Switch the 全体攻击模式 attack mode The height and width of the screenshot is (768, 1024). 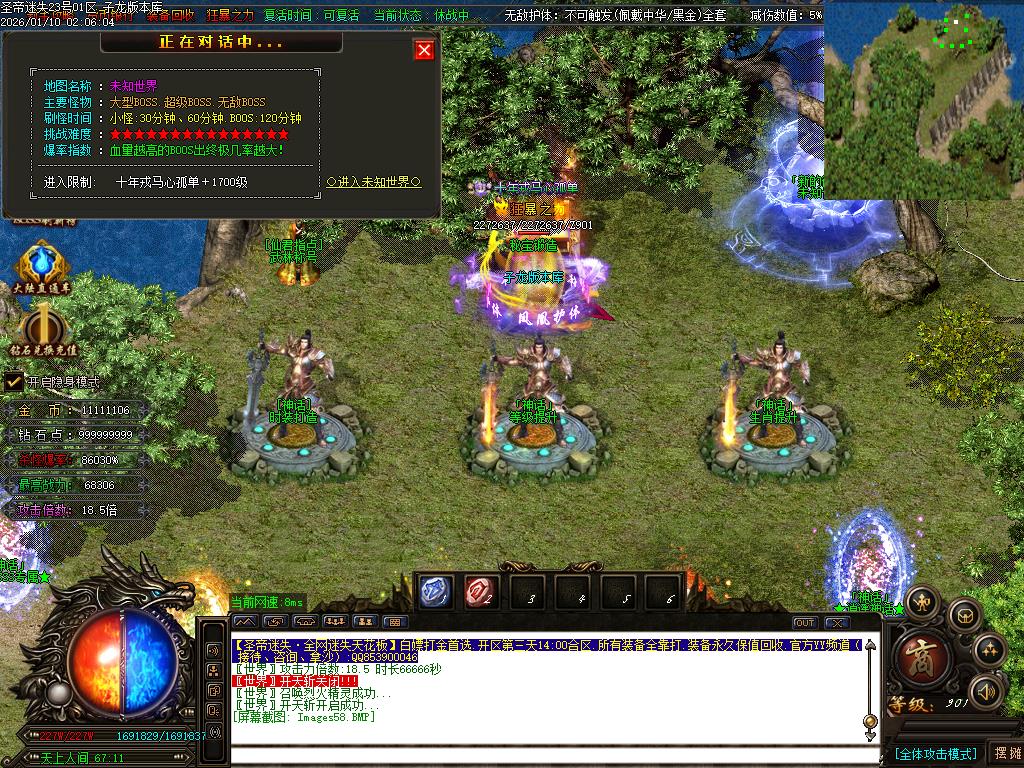pos(934,754)
